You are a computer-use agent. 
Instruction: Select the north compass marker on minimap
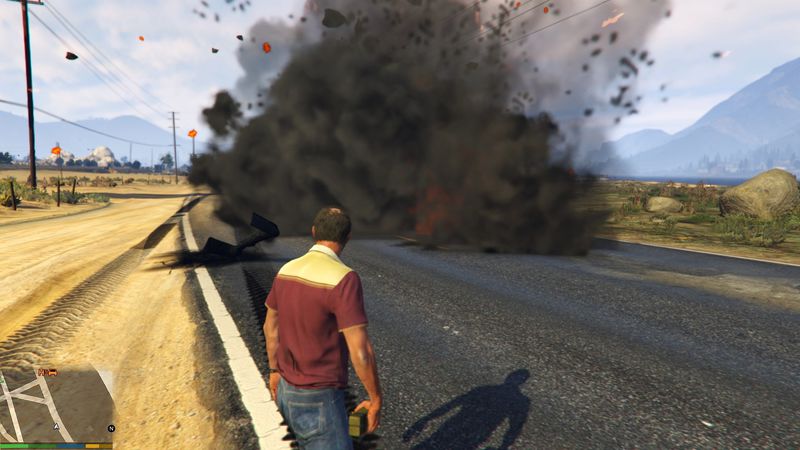(110, 428)
